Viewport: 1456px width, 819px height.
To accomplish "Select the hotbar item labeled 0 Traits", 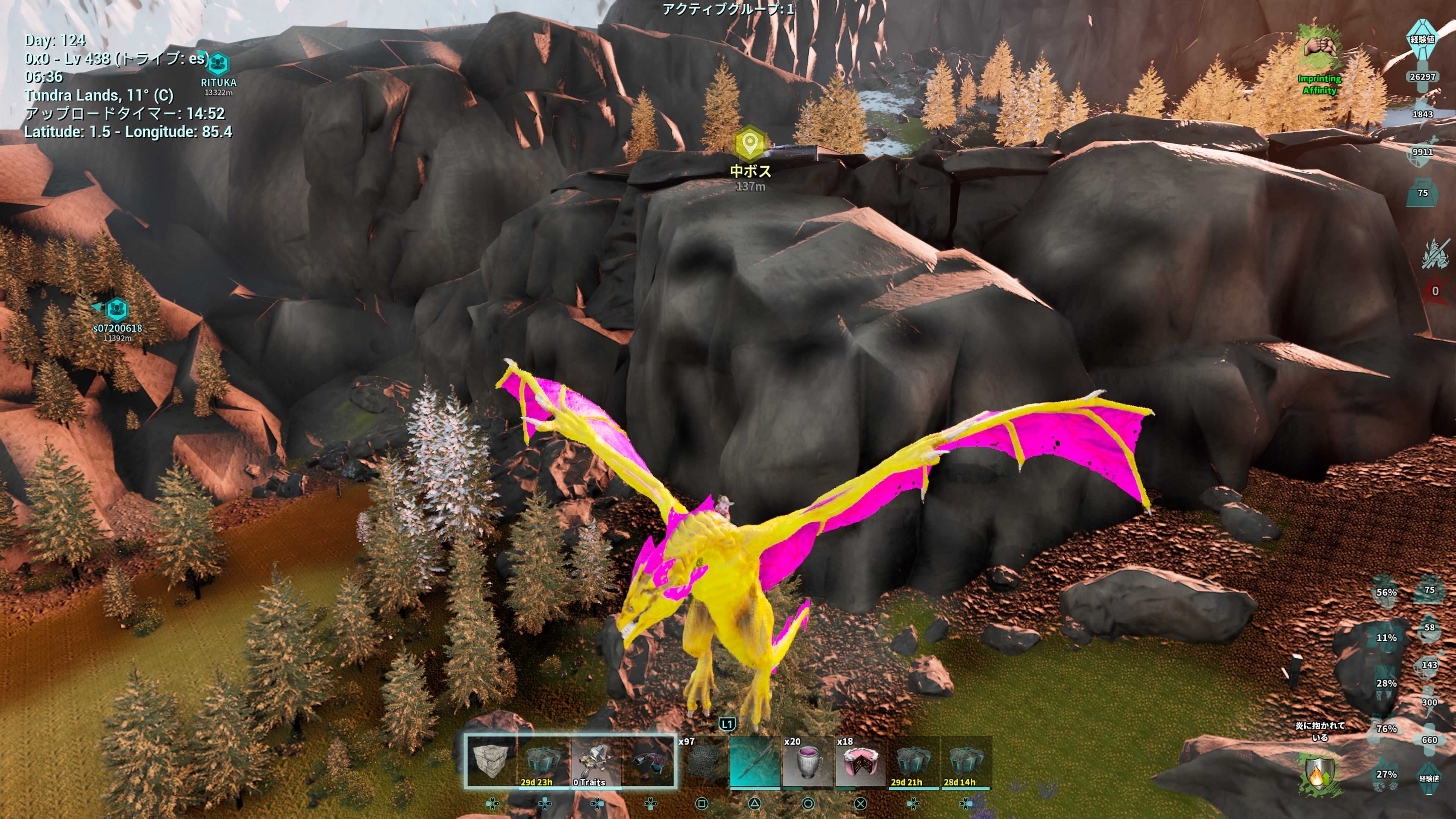I will (x=596, y=760).
